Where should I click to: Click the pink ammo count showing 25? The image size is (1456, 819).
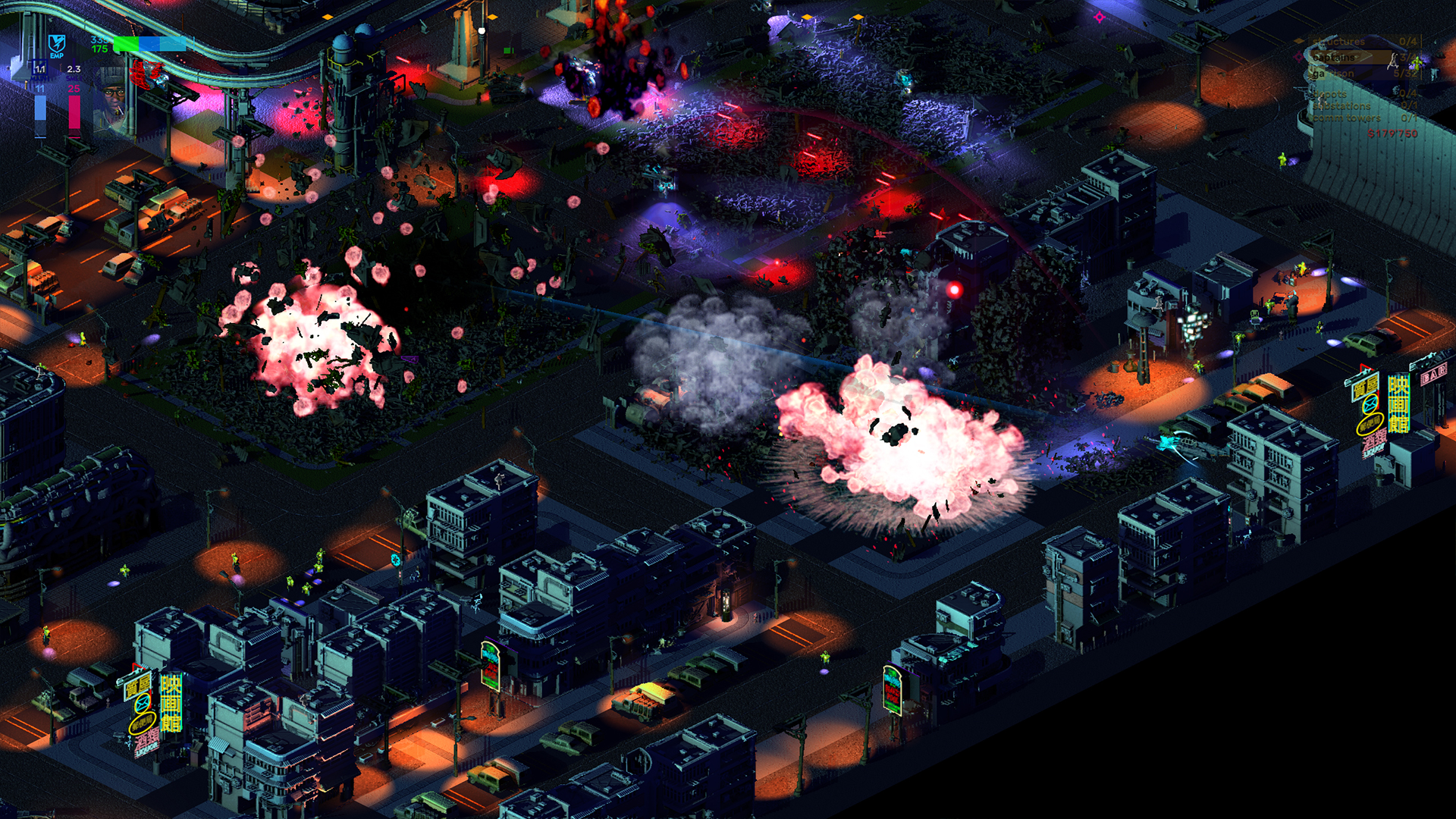(74, 89)
